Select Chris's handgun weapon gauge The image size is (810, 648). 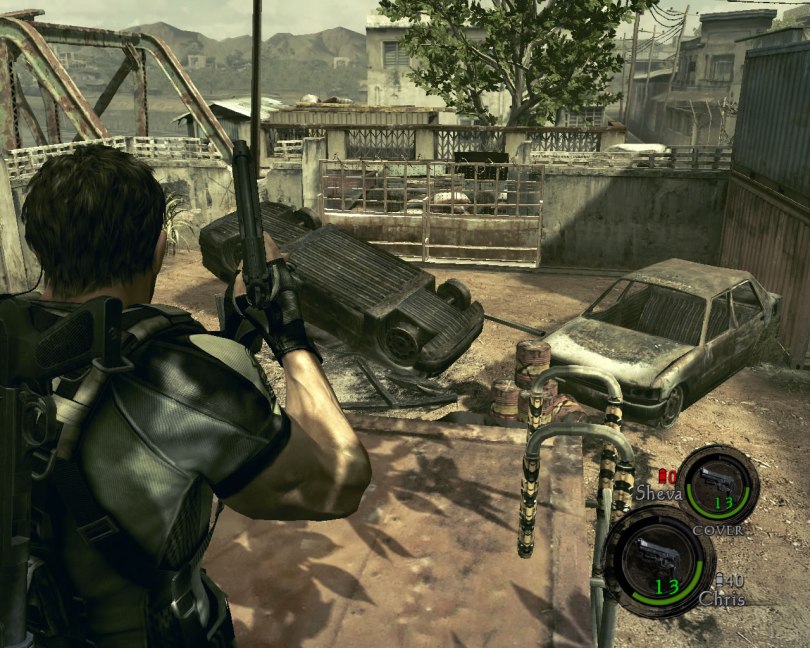point(659,561)
